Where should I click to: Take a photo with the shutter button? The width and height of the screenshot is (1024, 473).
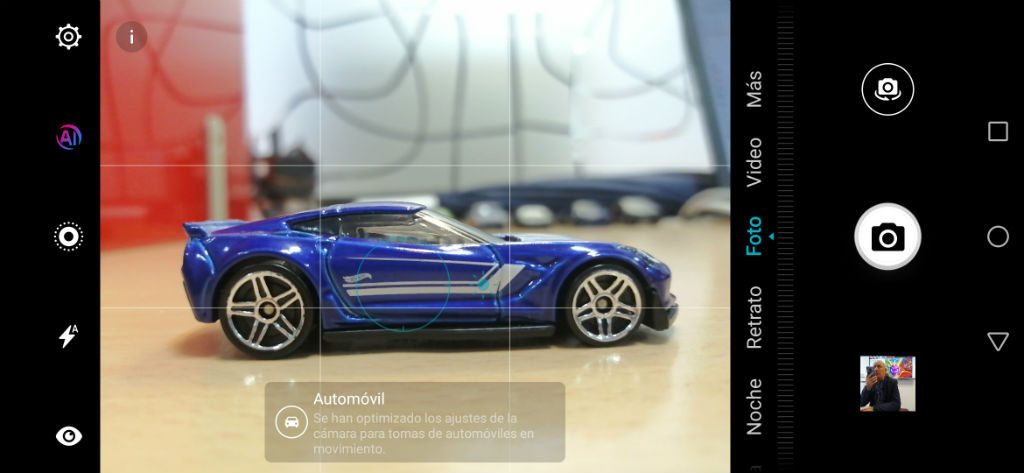point(887,237)
